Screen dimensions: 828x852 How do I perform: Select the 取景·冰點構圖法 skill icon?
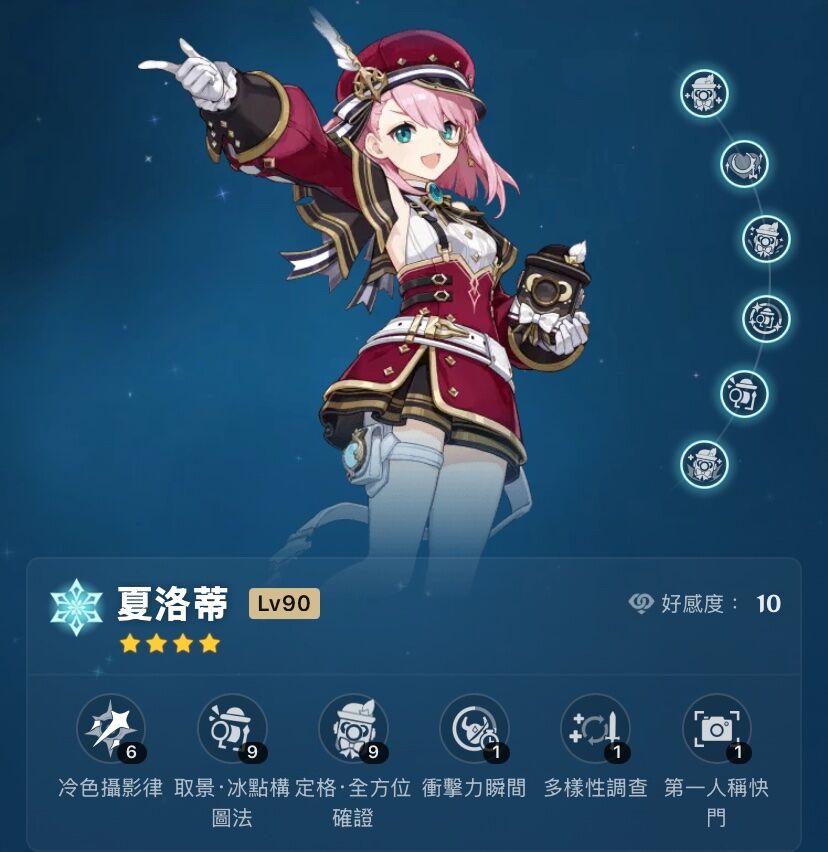click(x=232, y=728)
